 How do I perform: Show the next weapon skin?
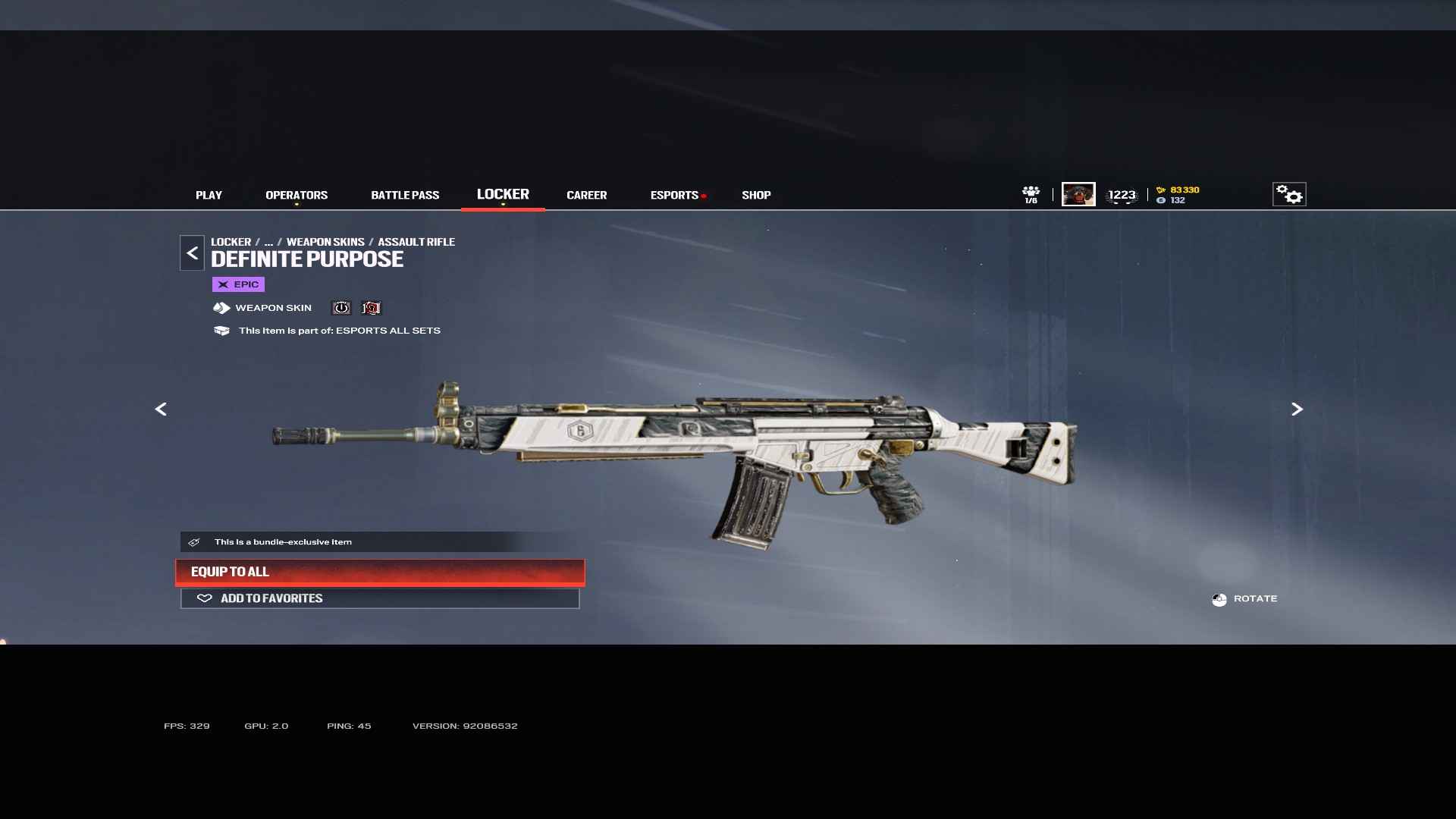point(1297,409)
